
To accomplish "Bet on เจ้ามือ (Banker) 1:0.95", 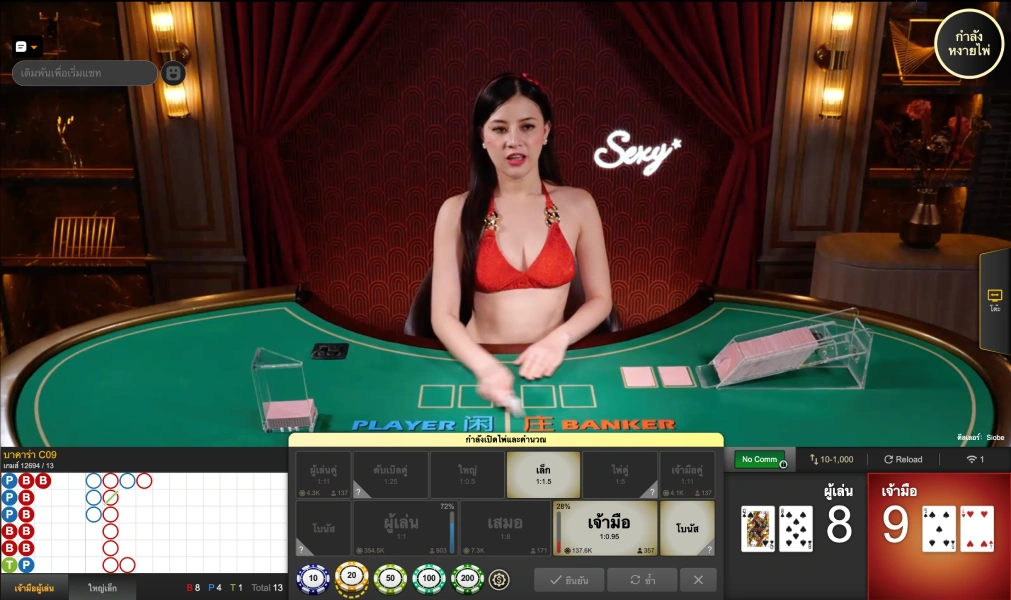I will click(606, 528).
